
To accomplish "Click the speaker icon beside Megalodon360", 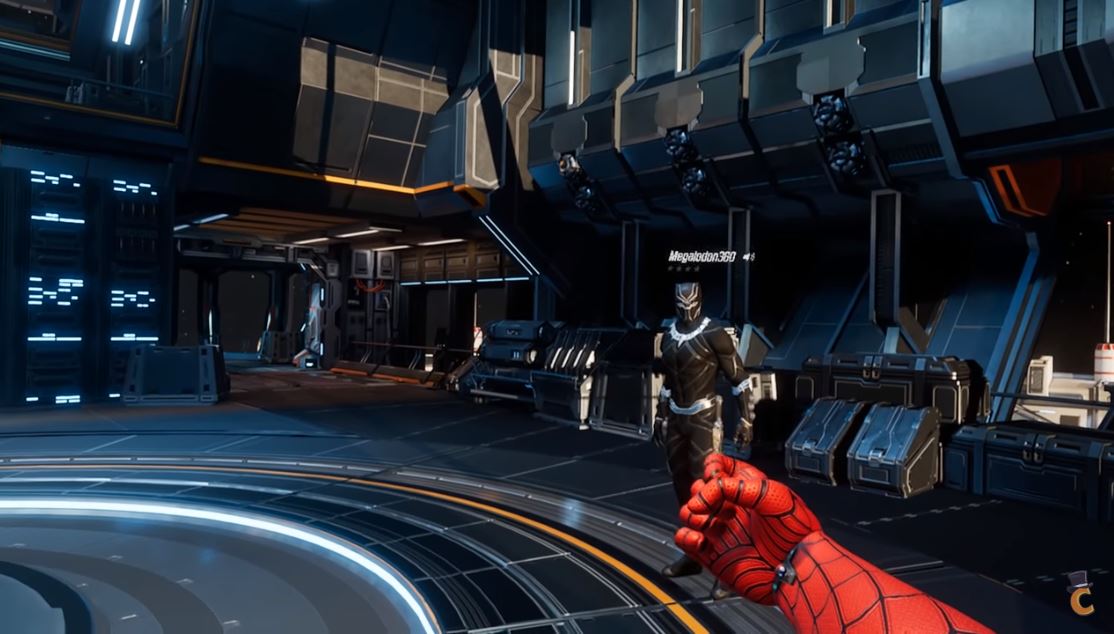I will click(748, 257).
